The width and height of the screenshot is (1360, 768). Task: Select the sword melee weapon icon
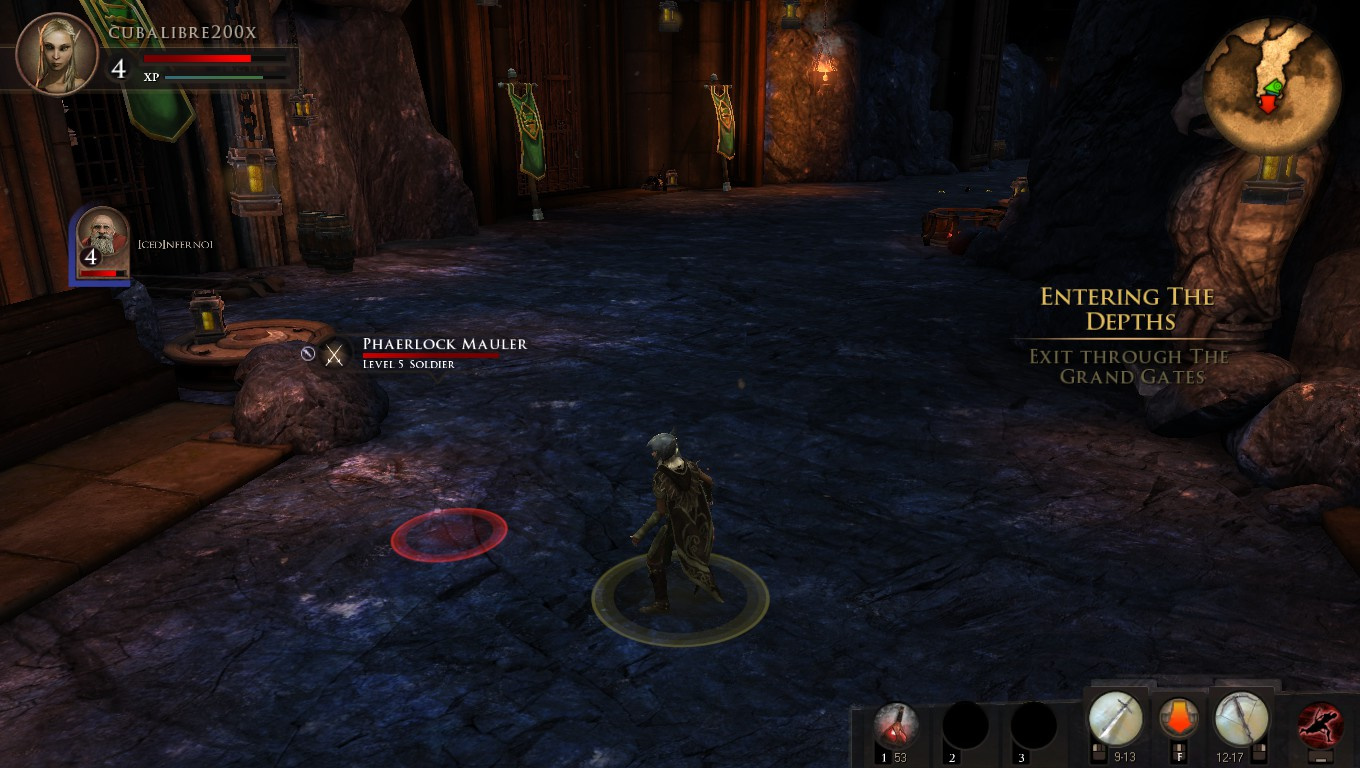tap(1115, 718)
